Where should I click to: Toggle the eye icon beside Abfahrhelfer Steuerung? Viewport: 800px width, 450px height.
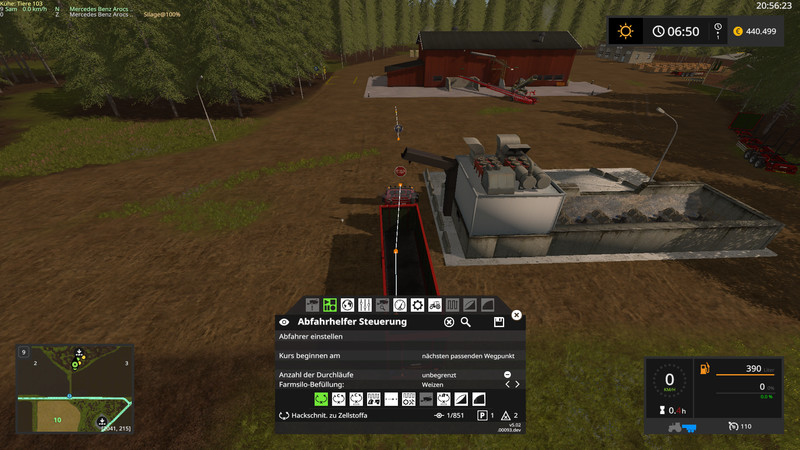(284, 322)
